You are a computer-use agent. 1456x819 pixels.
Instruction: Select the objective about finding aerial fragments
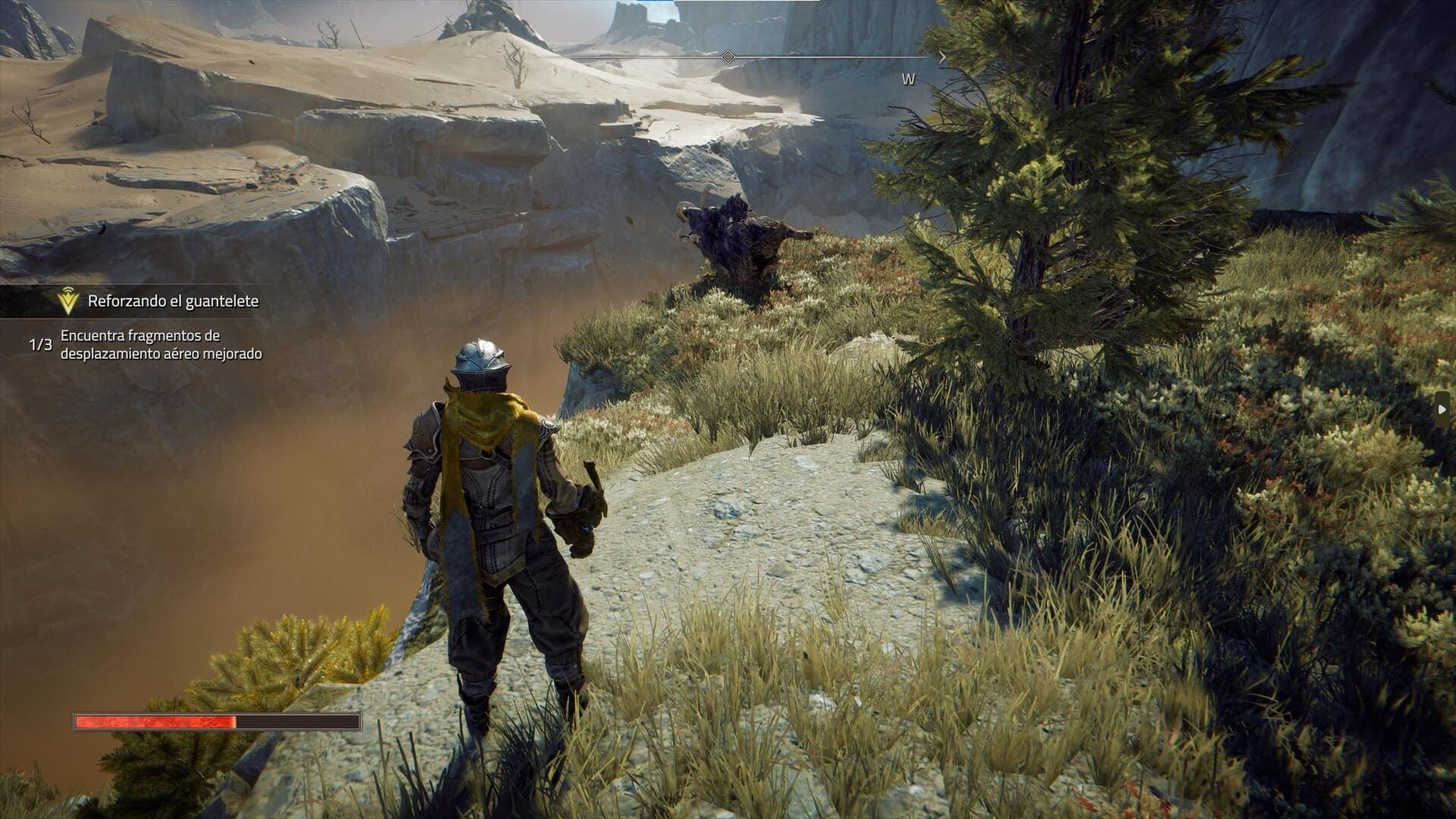tap(161, 344)
